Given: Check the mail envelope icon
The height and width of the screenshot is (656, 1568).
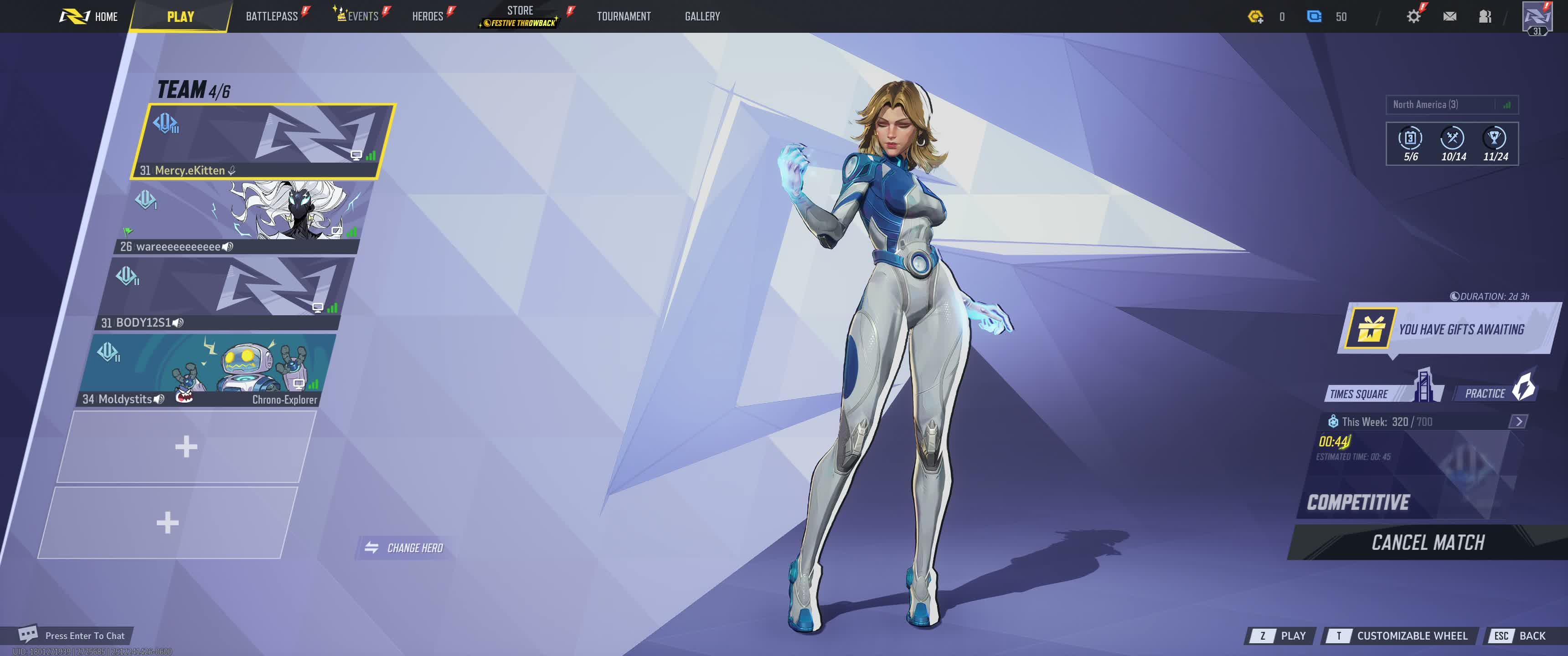Looking at the screenshot, I should point(1449,16).
